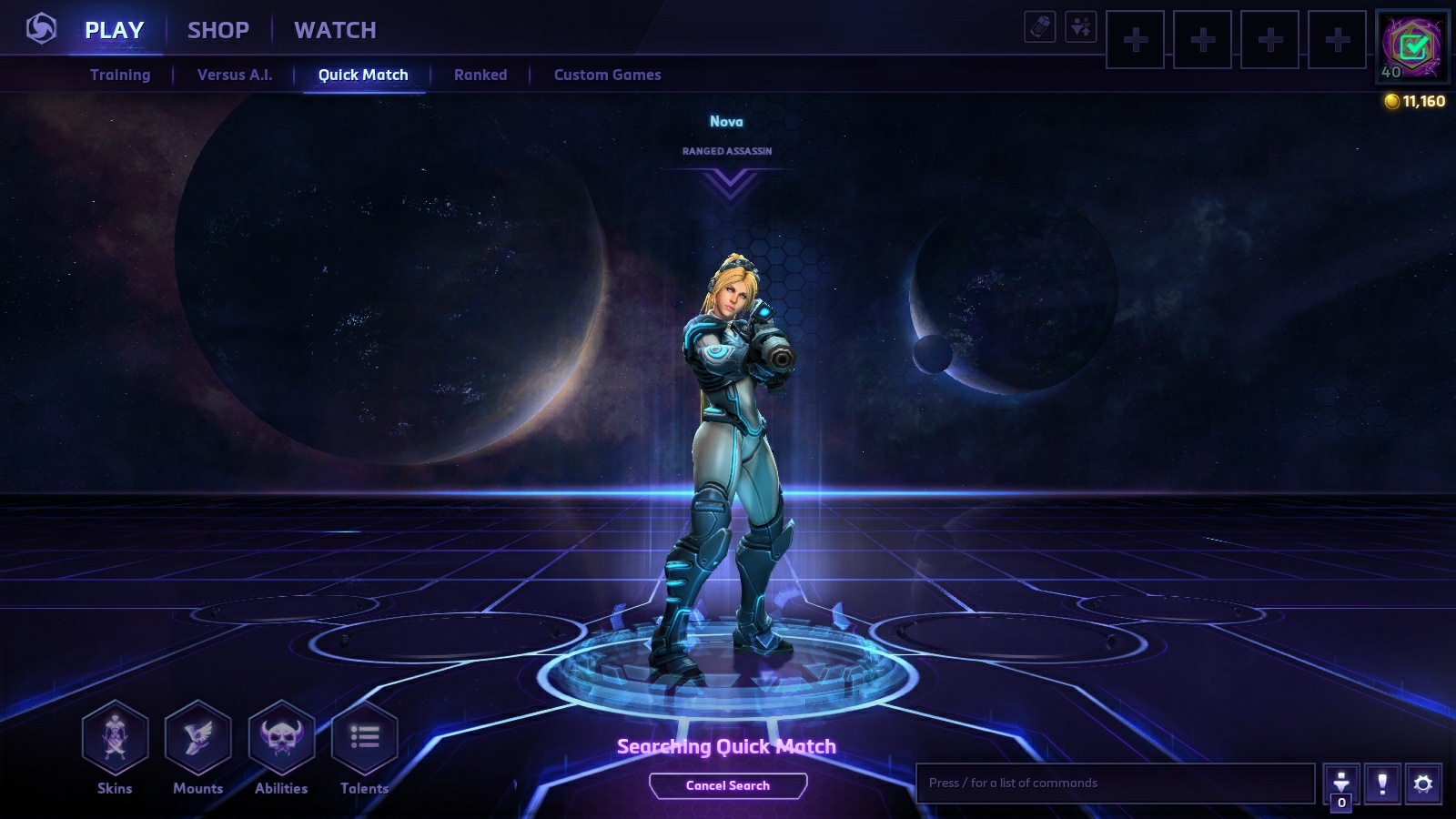The image size is (1456, 819).
Task: Click the chat command input box
Action: 1115,783
